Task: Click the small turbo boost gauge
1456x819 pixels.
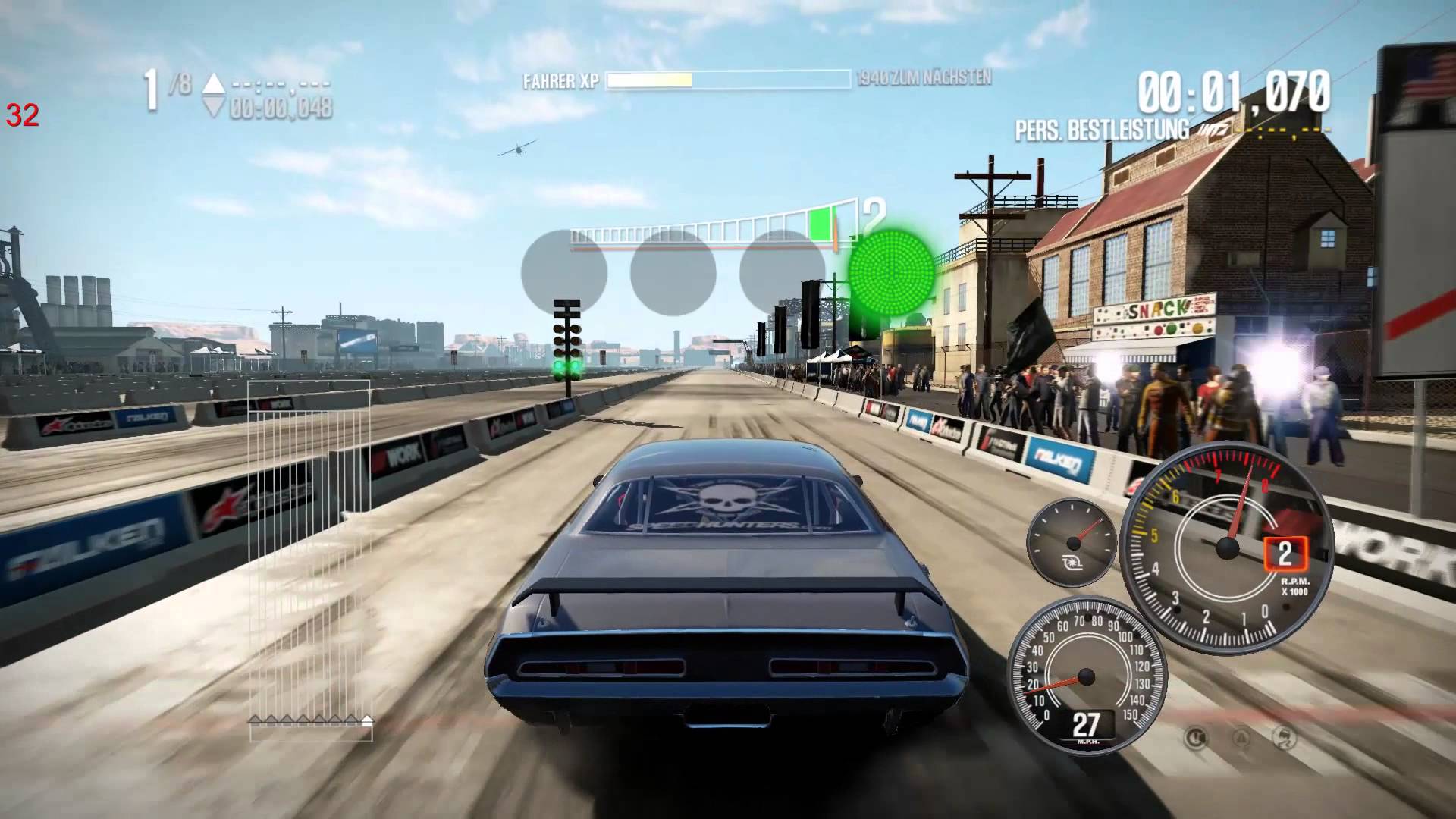Action: [x=1072, y=541]
